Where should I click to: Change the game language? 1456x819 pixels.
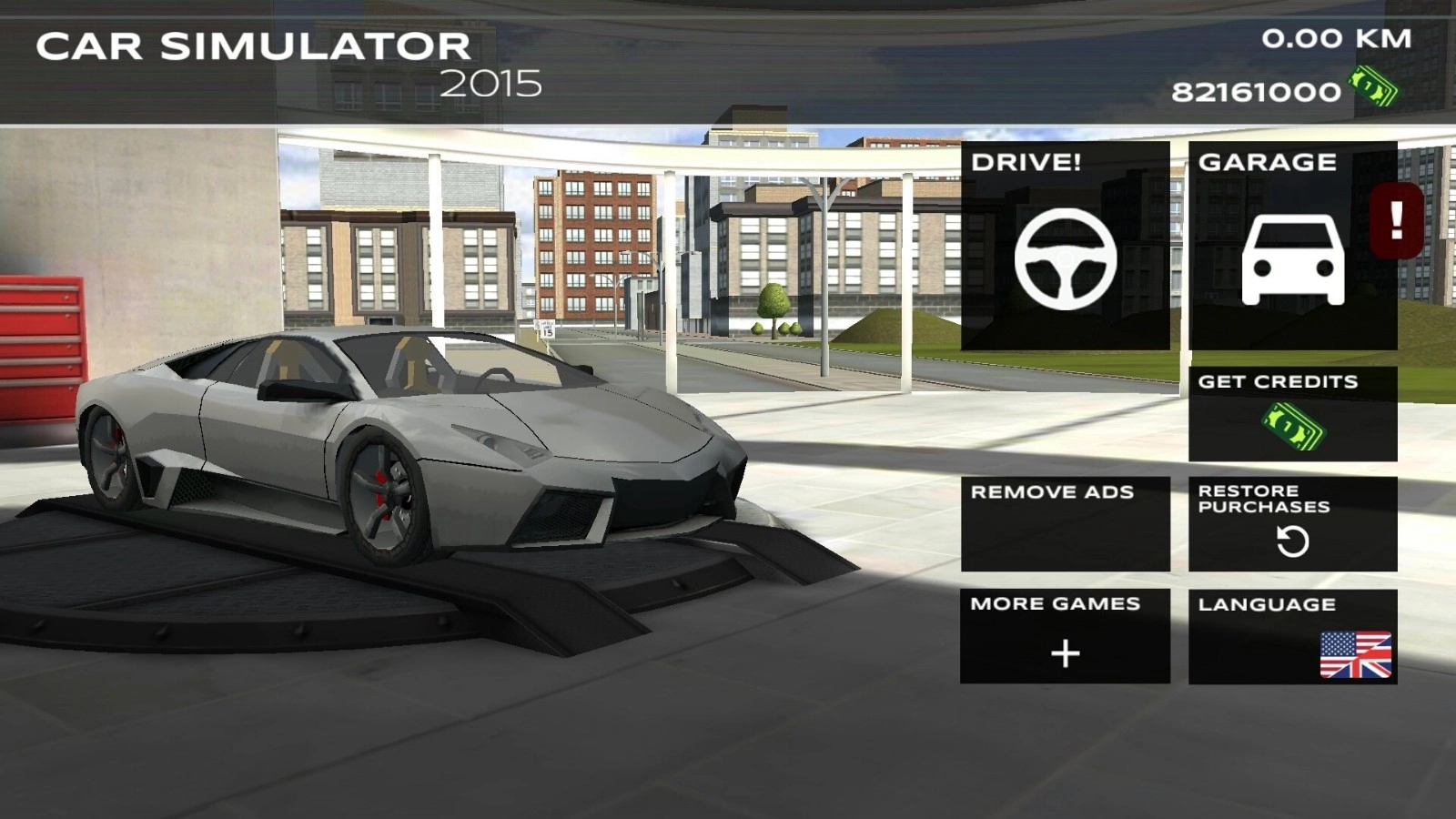tap(1292, 636)
